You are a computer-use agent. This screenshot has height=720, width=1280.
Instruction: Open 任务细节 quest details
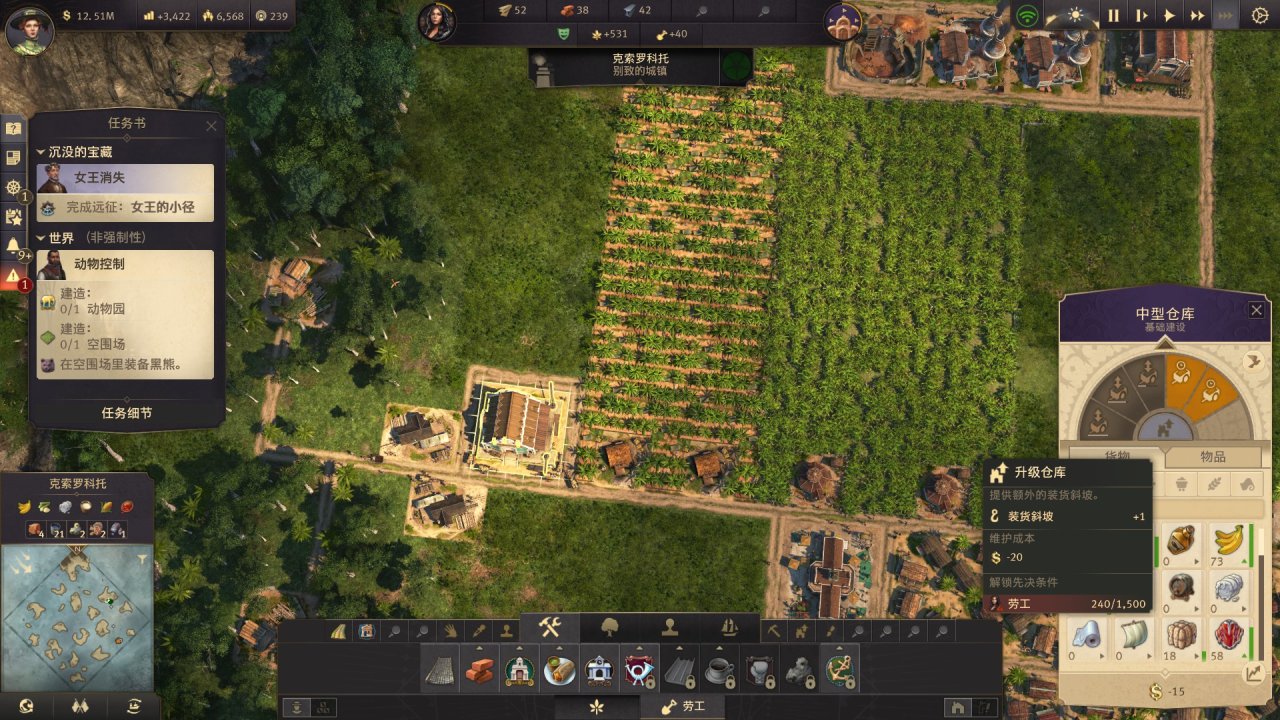[x=127, y=413]
